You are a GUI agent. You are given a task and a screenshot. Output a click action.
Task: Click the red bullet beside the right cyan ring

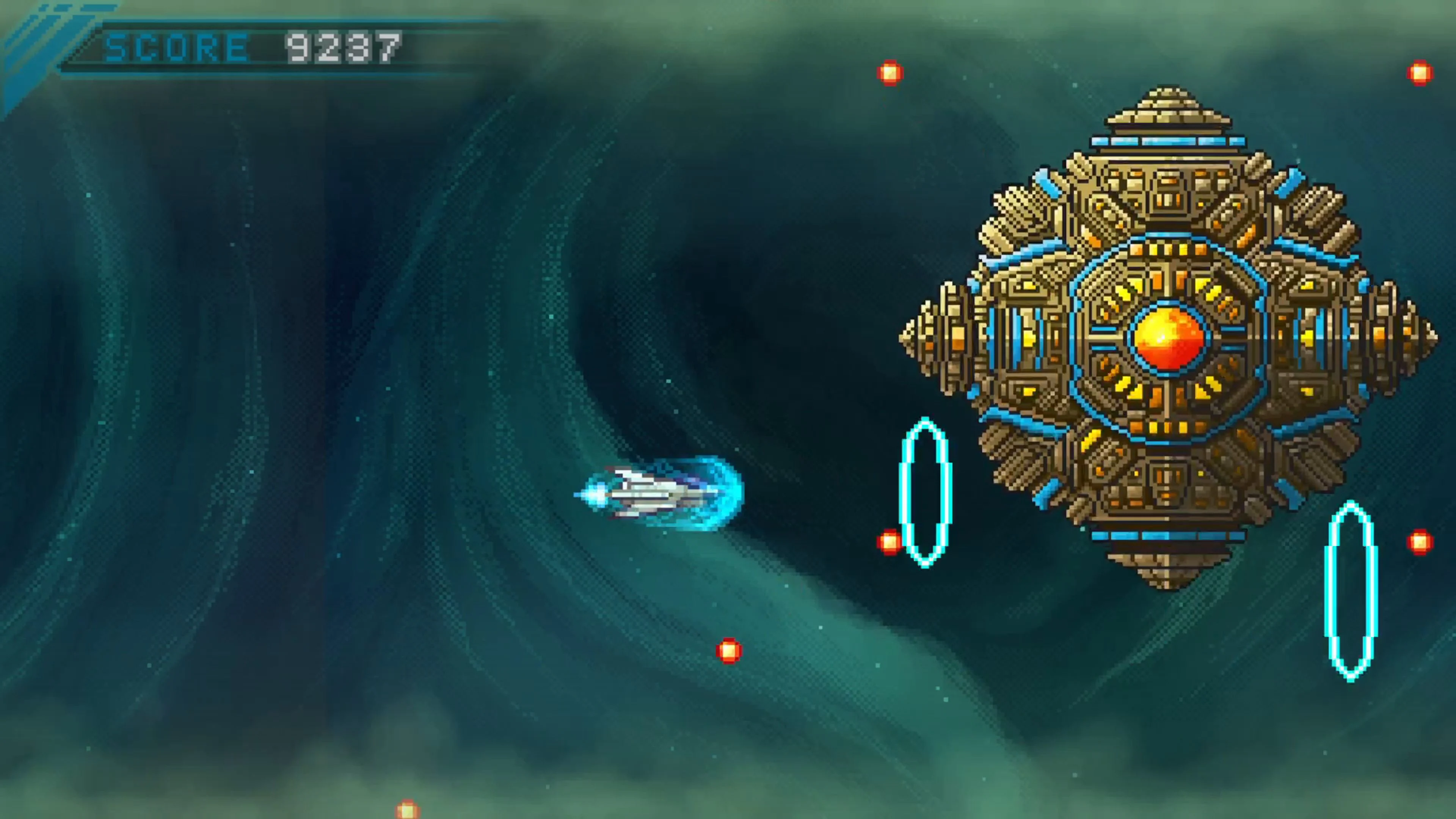(1420, 541)
